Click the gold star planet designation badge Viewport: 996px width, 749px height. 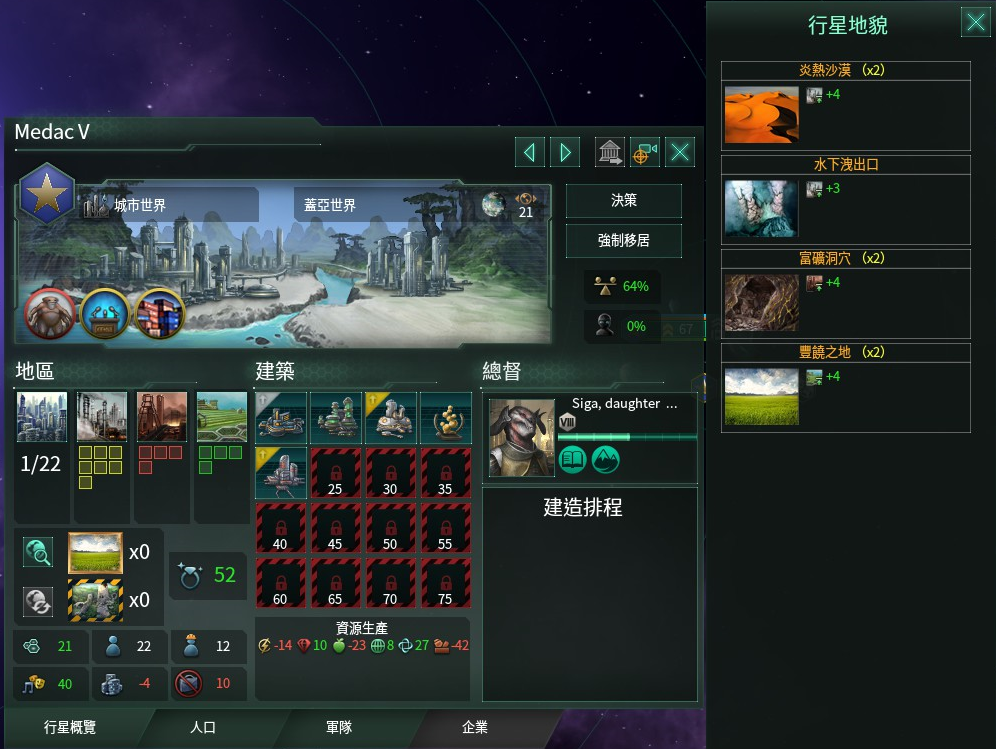47,191
